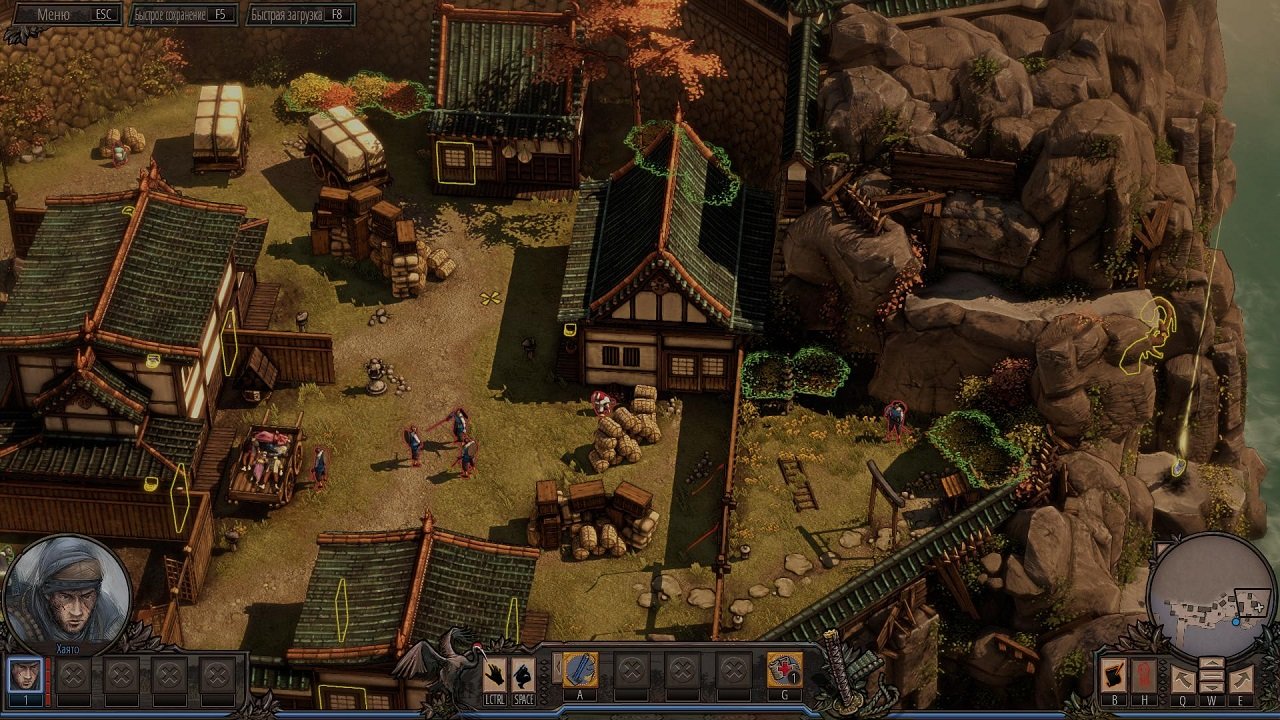Use the healing bandage item bound to G
The height and width of the screenshot is (720, 1280).
click(x=786, y=669)
